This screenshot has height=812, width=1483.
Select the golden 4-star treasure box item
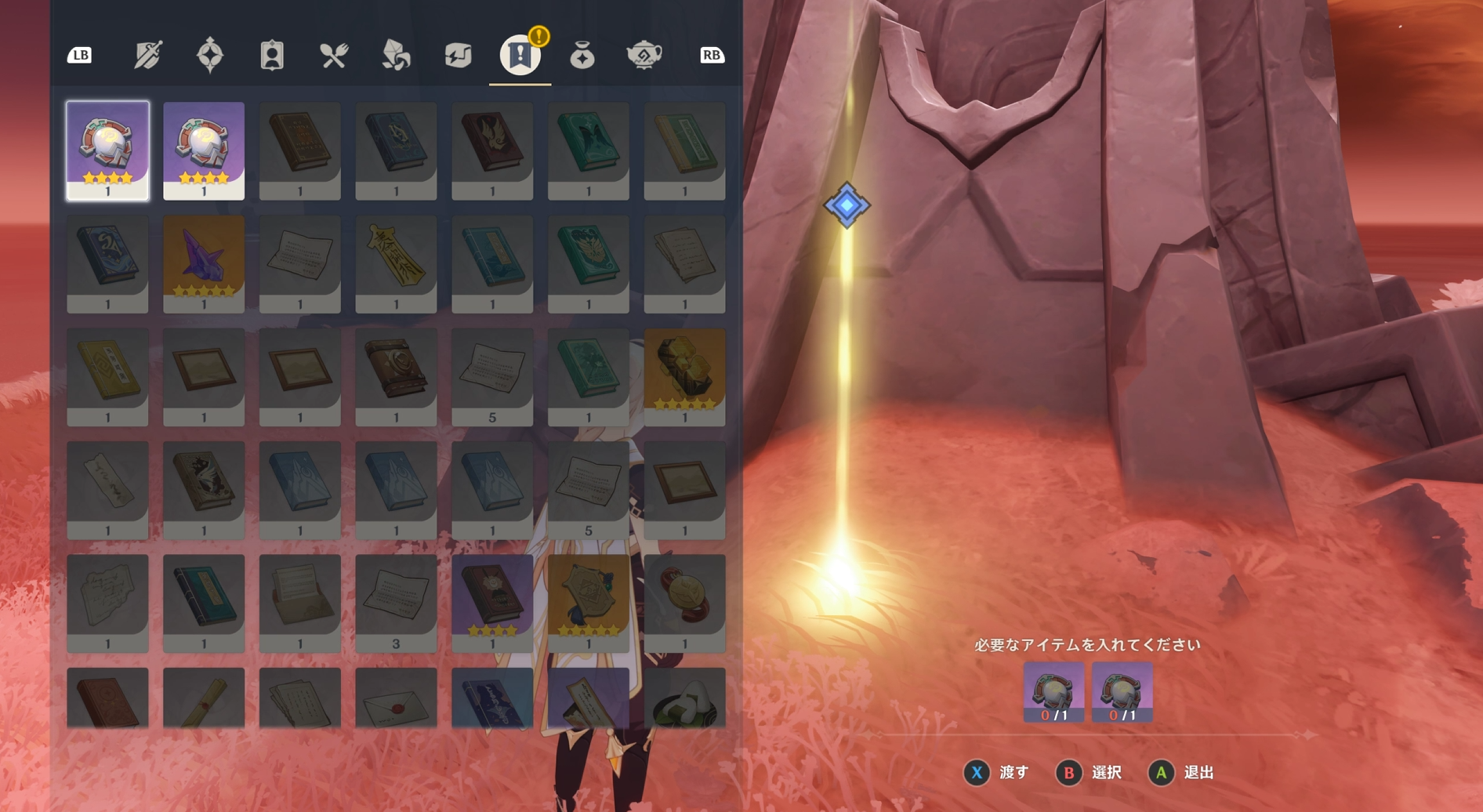(684, 375)
